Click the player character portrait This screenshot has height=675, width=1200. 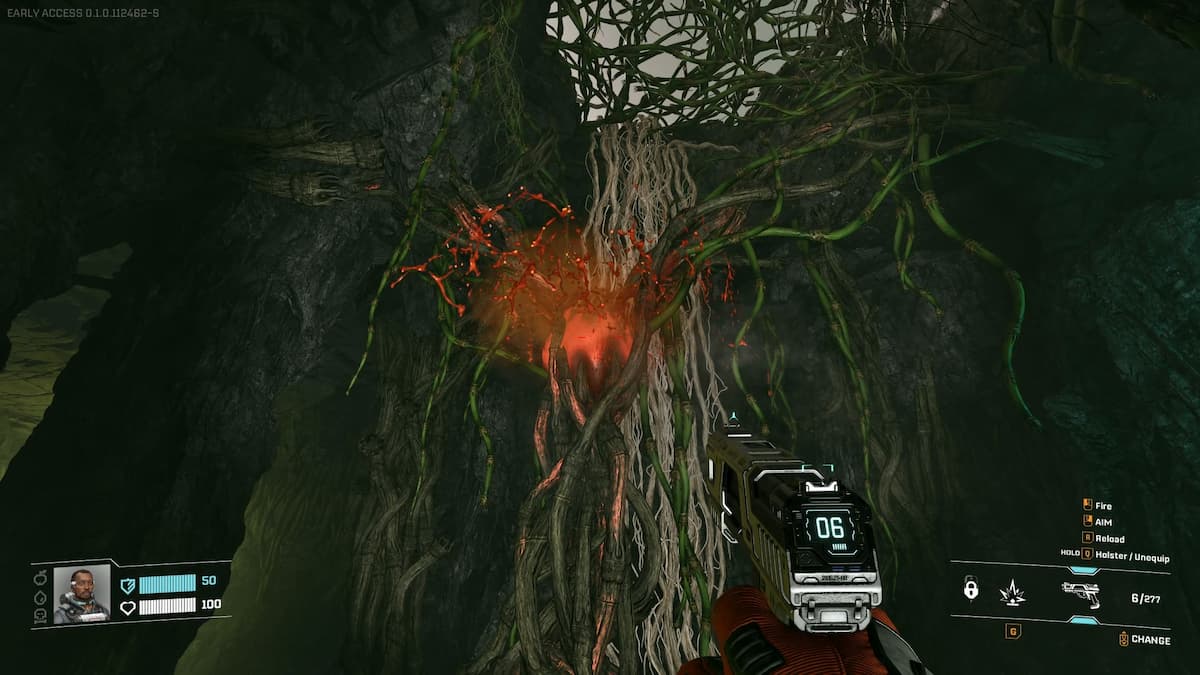(81, 594)
